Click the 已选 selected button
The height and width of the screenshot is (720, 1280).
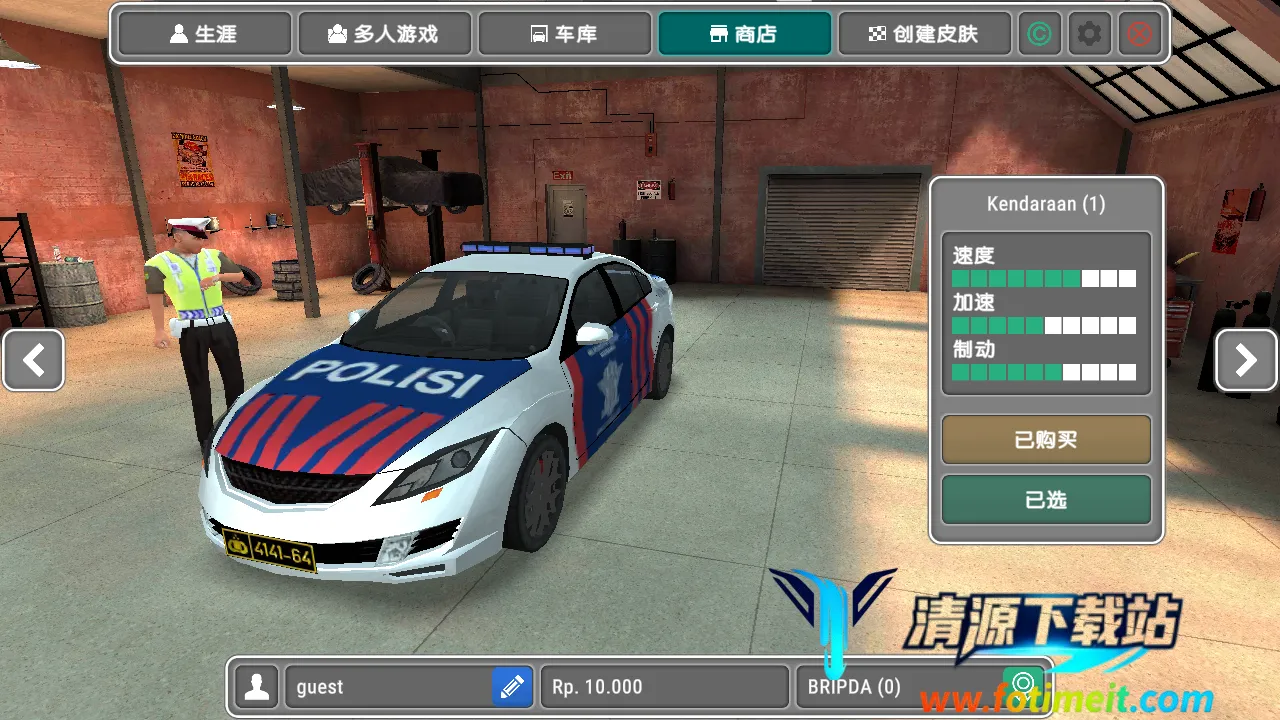1046,500
